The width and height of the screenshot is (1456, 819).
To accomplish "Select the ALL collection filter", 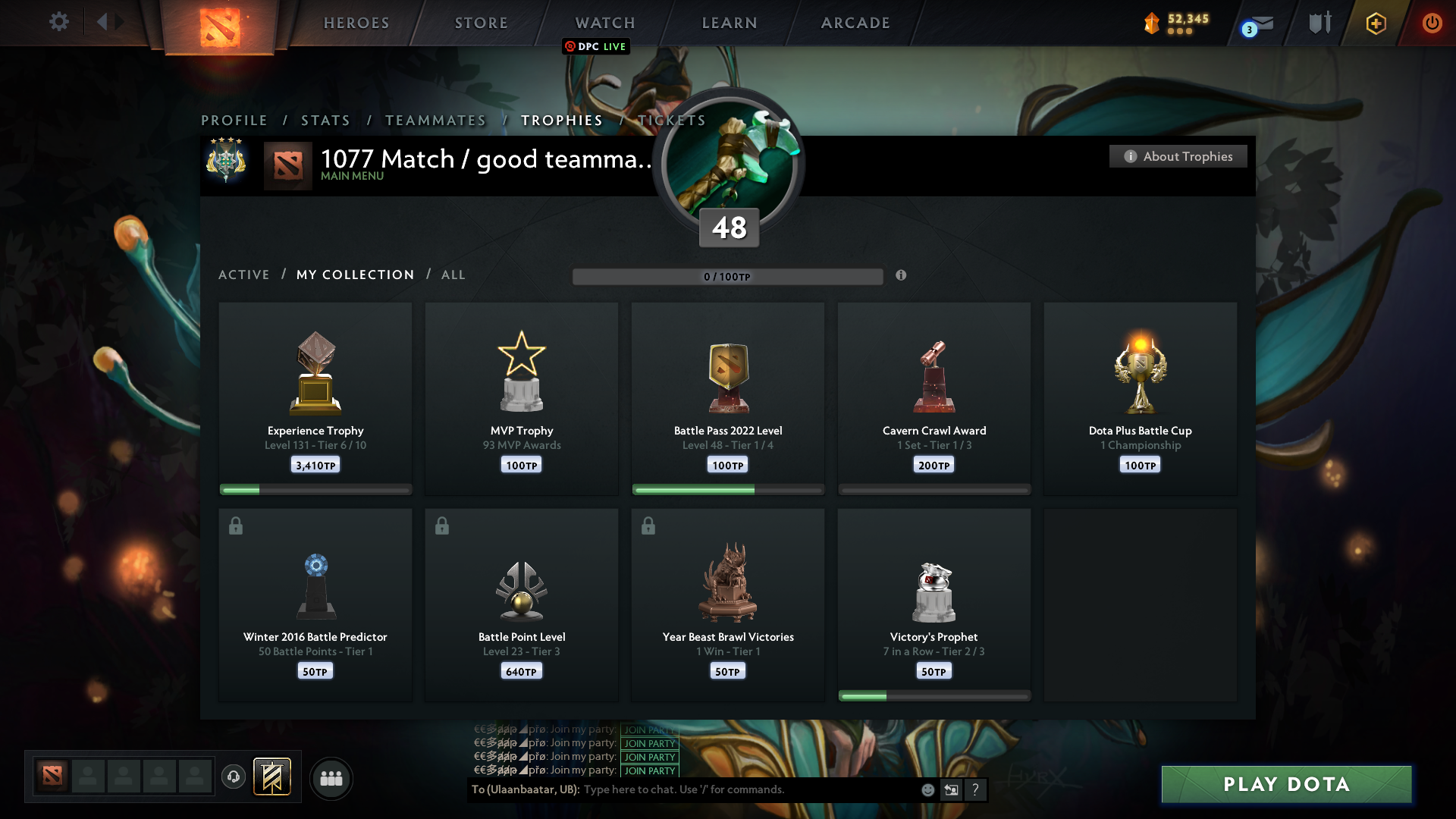I will coord(453,275).
